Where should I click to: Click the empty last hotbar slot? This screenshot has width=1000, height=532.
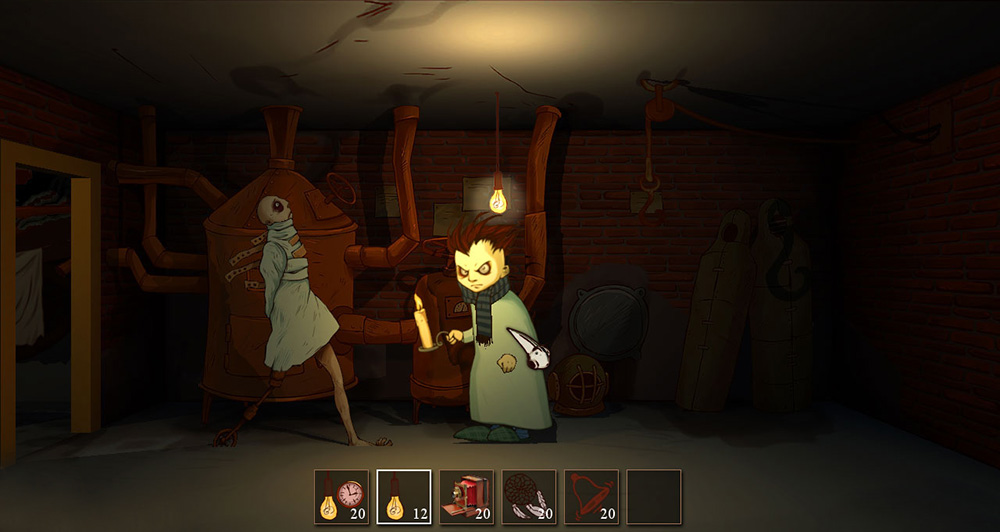[x=654, y=497]
